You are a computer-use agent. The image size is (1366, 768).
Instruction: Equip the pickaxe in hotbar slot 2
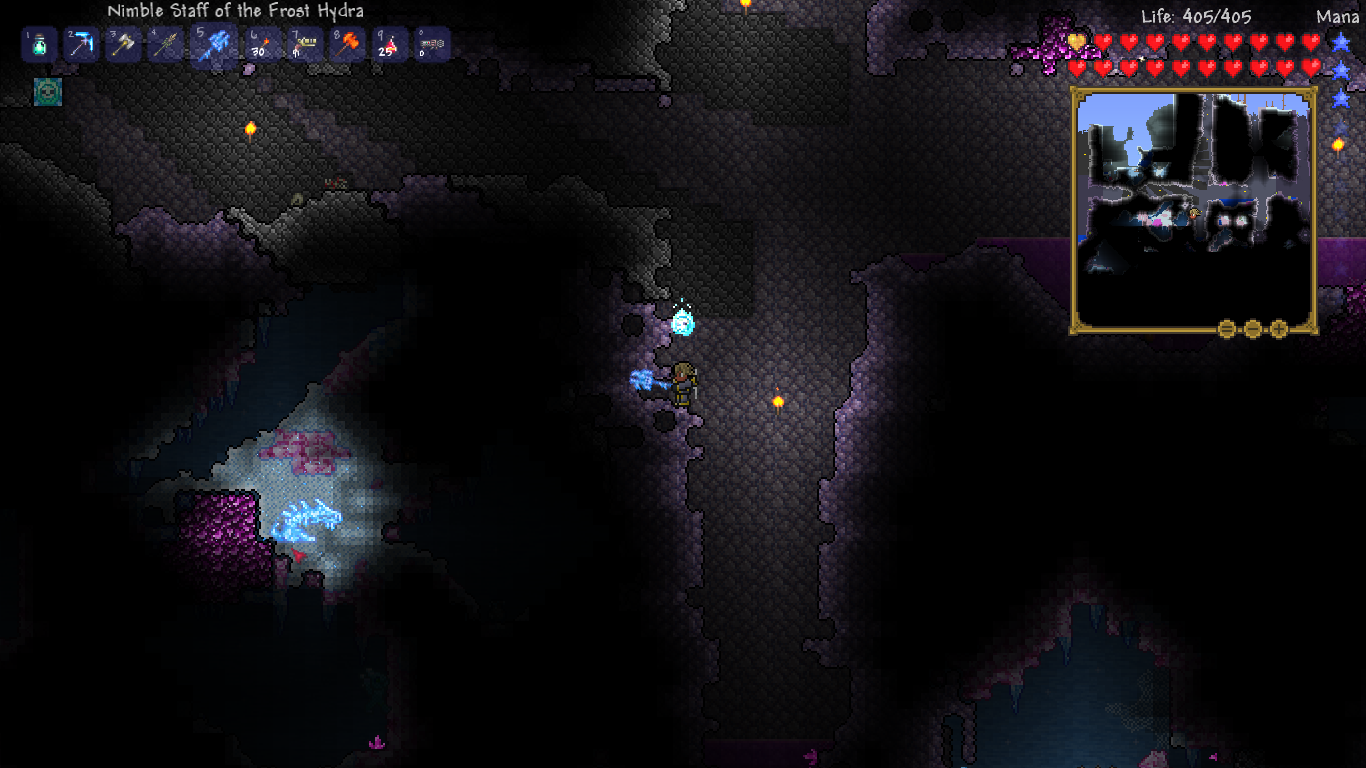80,44
